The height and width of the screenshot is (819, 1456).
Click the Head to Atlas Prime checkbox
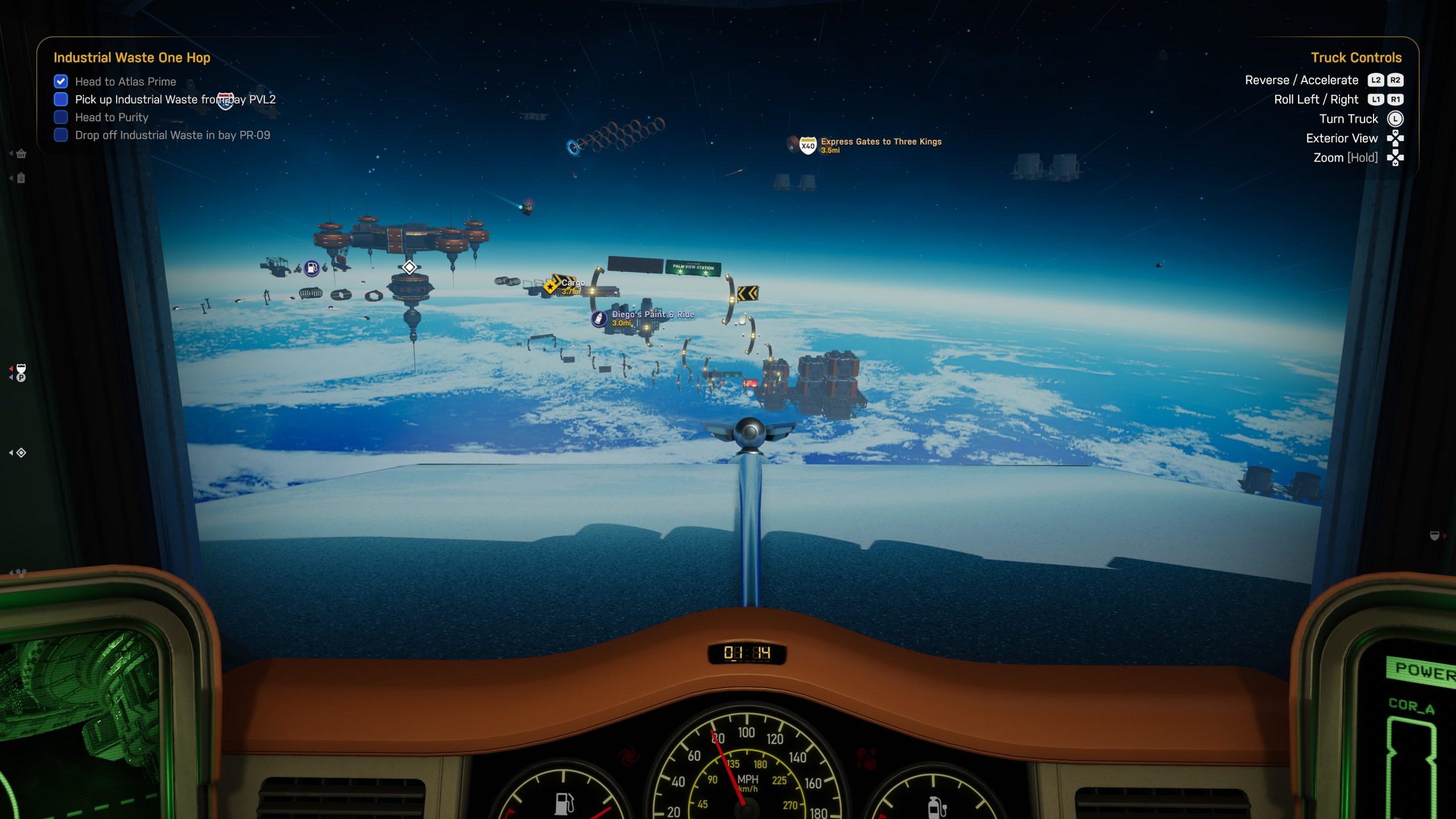coord(61,81)
